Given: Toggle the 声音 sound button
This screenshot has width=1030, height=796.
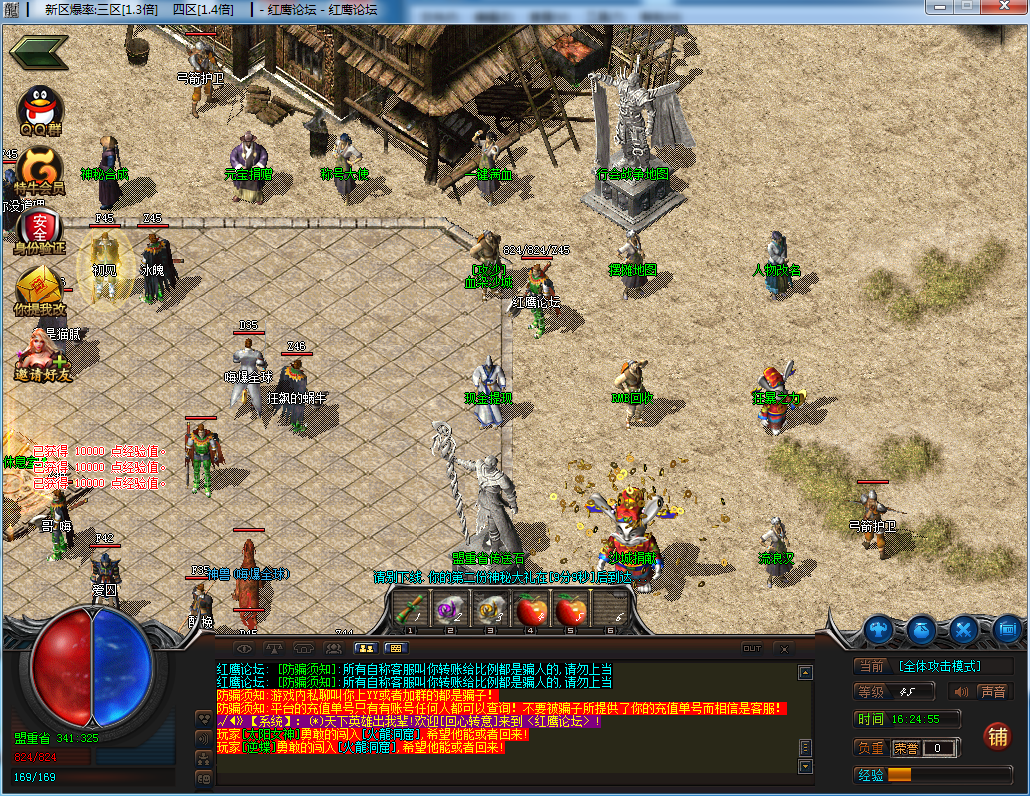Looking at the screenshot, I should 980,691.
